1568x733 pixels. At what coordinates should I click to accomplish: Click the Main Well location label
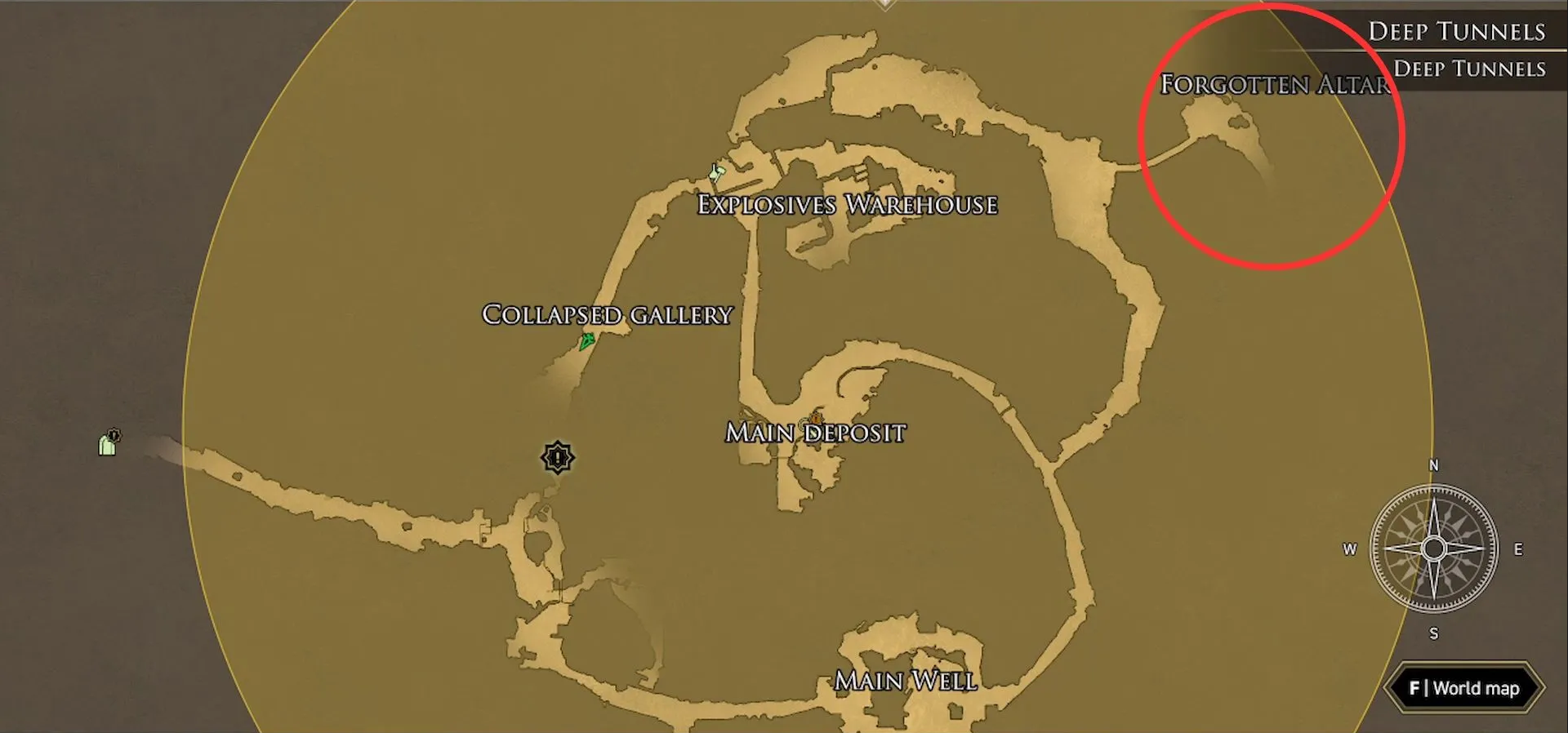pyautogui.click(x=905, y=681)
